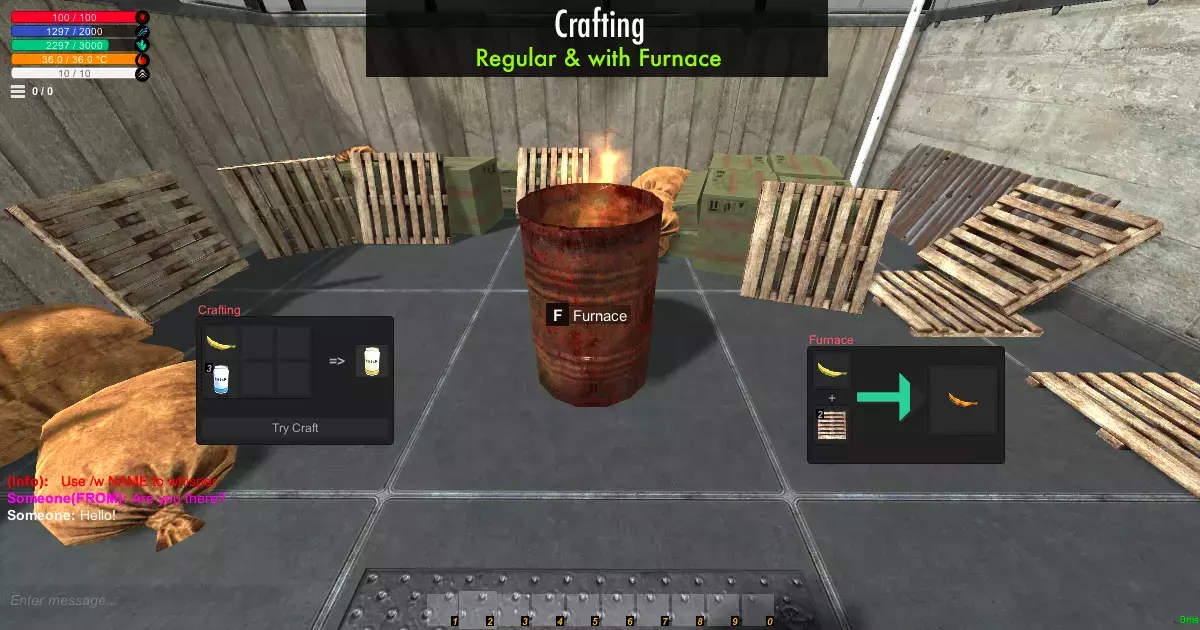This screenshot has width=1200, height=630.
Task: Click the Try Craft button
Action: pos(295,428)
